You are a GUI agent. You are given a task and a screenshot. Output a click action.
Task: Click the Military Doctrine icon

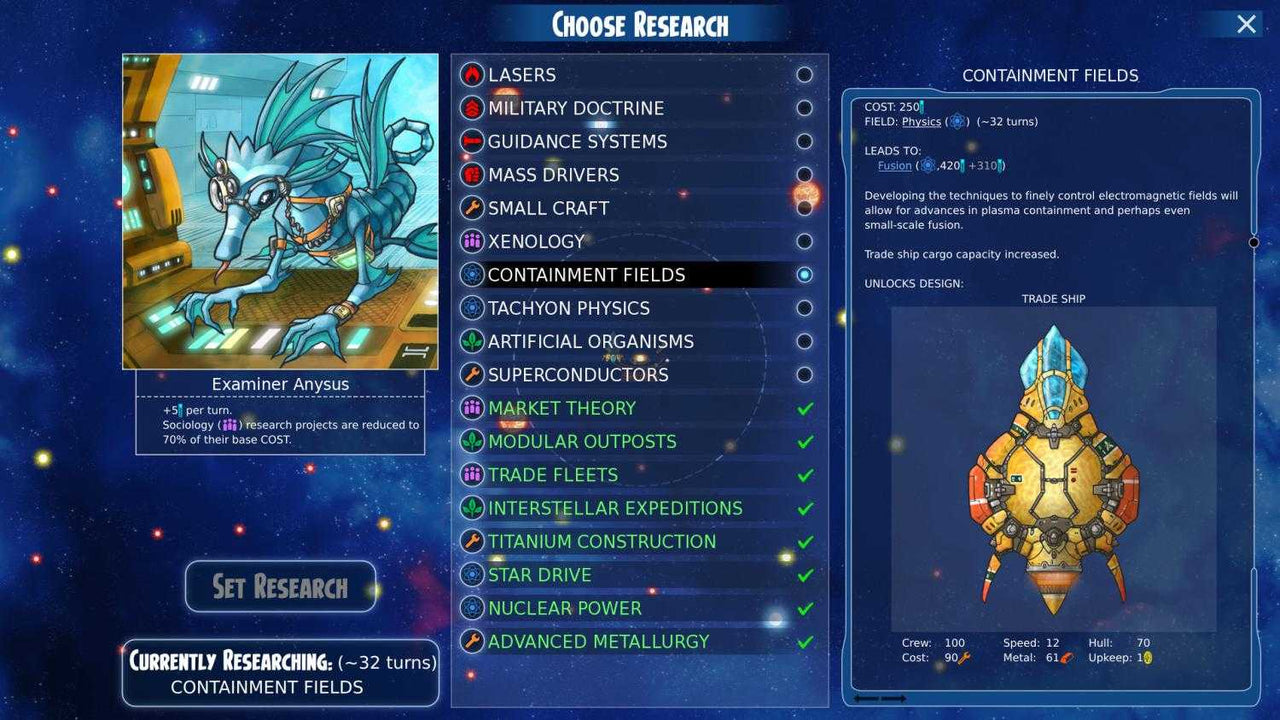point(470,108)
